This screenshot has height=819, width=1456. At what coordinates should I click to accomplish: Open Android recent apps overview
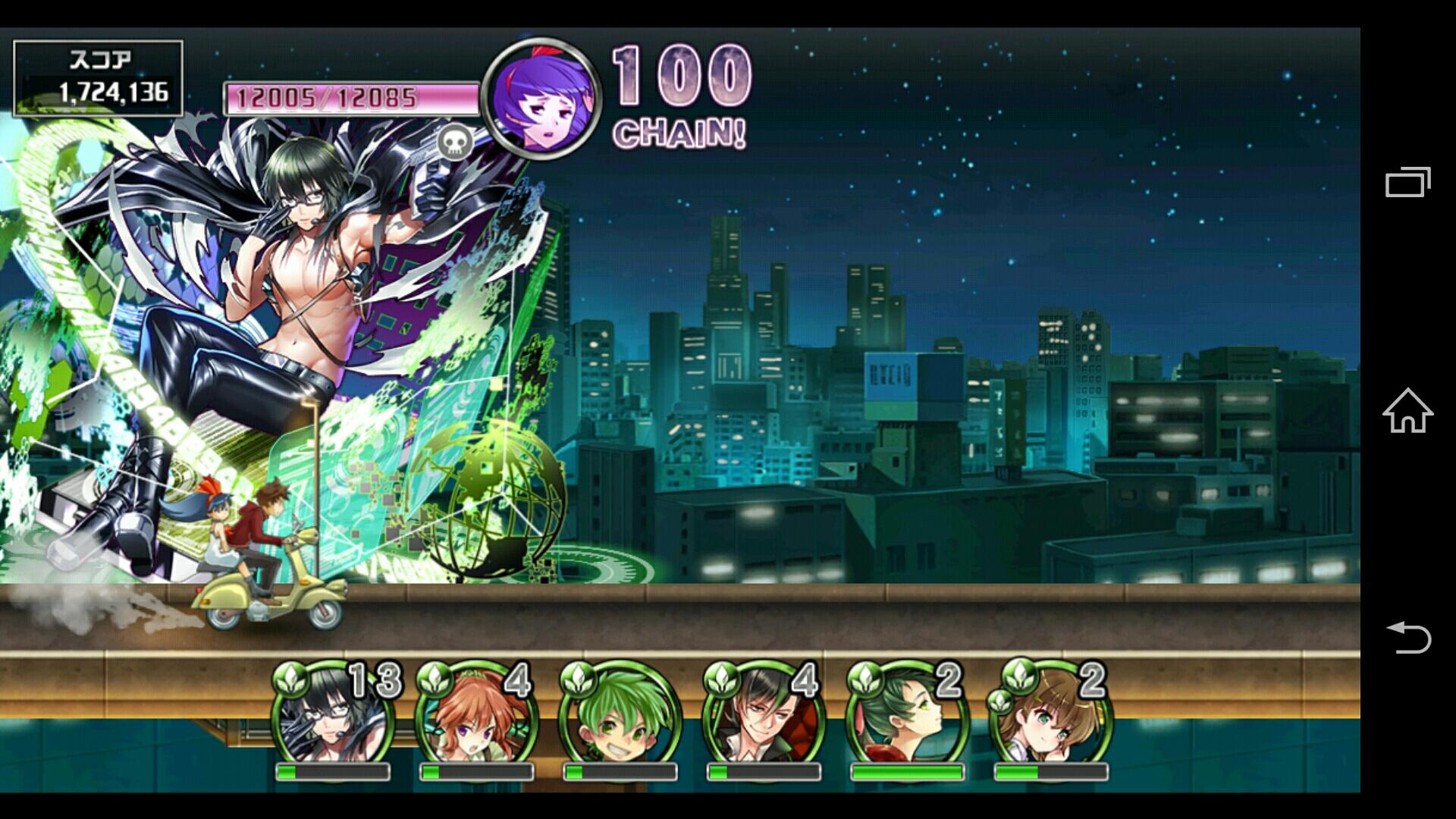coord(1407,182)
